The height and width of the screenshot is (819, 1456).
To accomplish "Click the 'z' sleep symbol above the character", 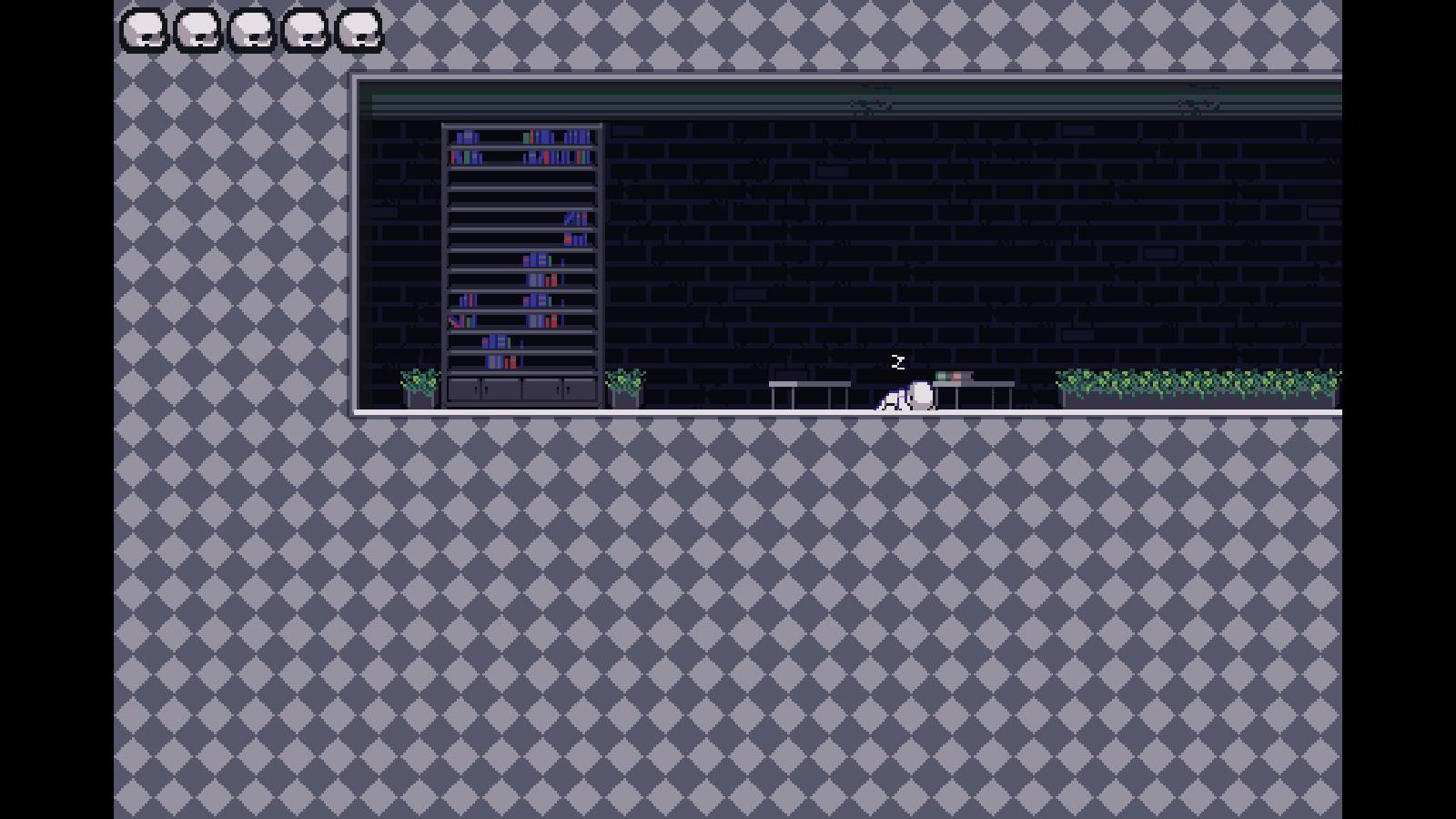I will click(x=898, y=363).
